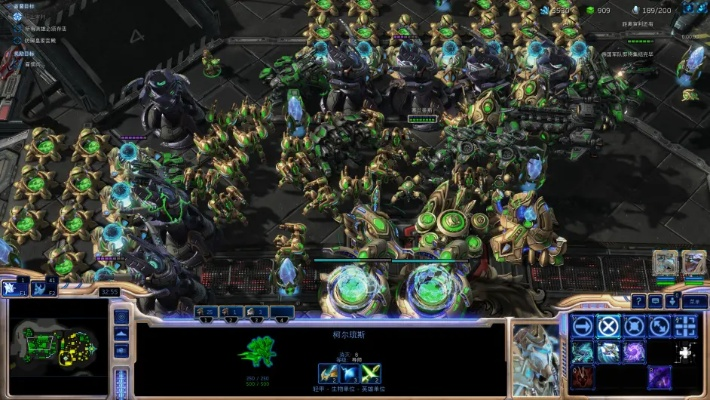The height and width of the screenshot is (400, 710).
Task: Select control group 1 tab
Action: click(207, 312)
